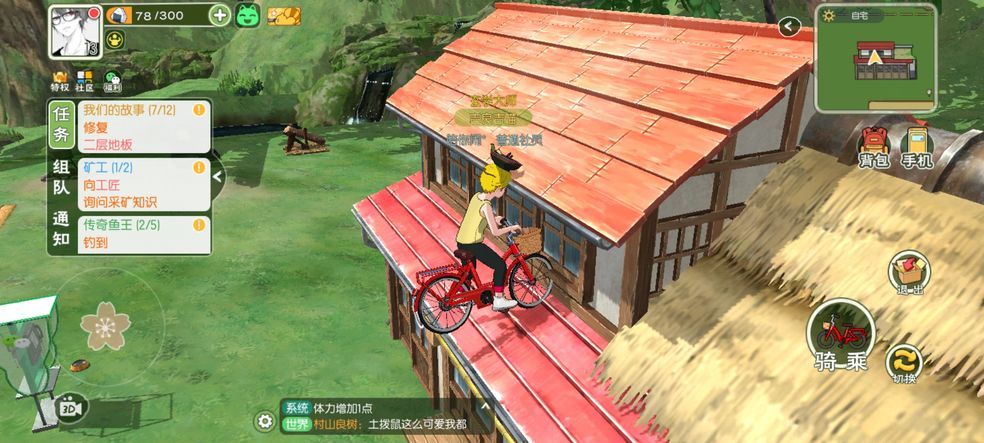Open the 手机 phone menu

[x=917, y=147]
